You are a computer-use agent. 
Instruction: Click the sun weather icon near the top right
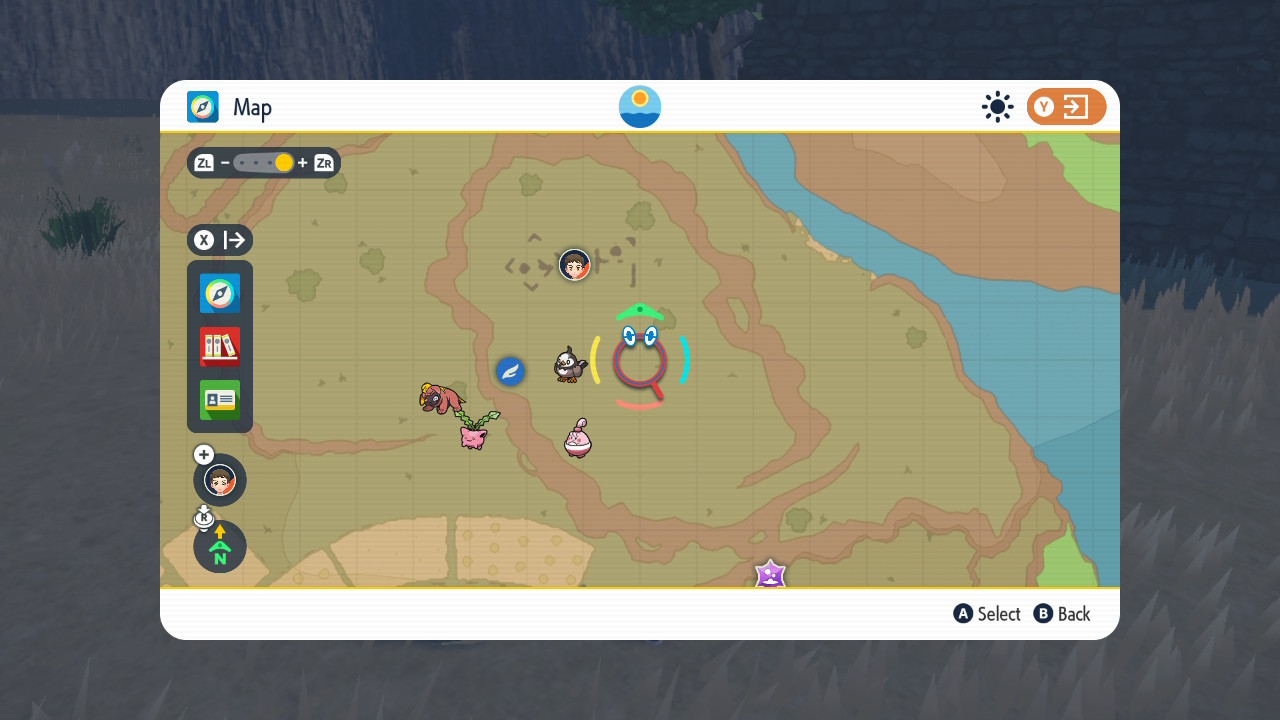[x=997, y=106]
